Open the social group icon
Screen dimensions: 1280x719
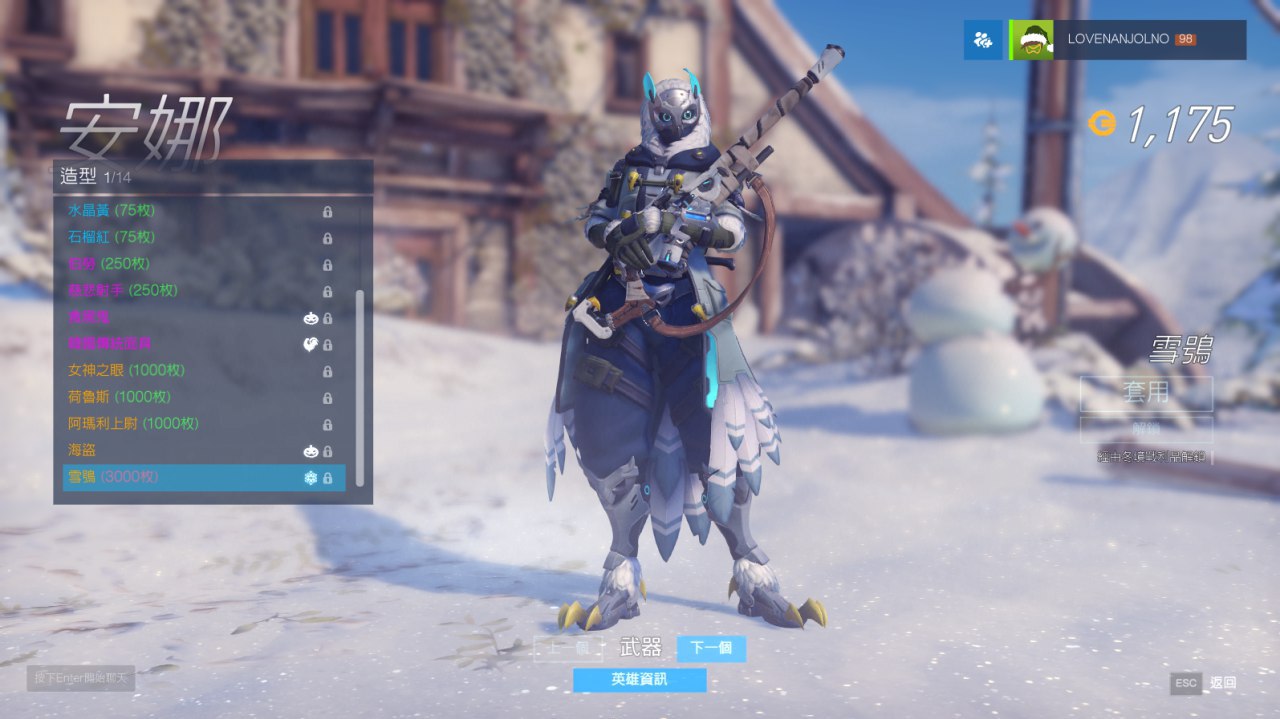[x=983, y=40]
